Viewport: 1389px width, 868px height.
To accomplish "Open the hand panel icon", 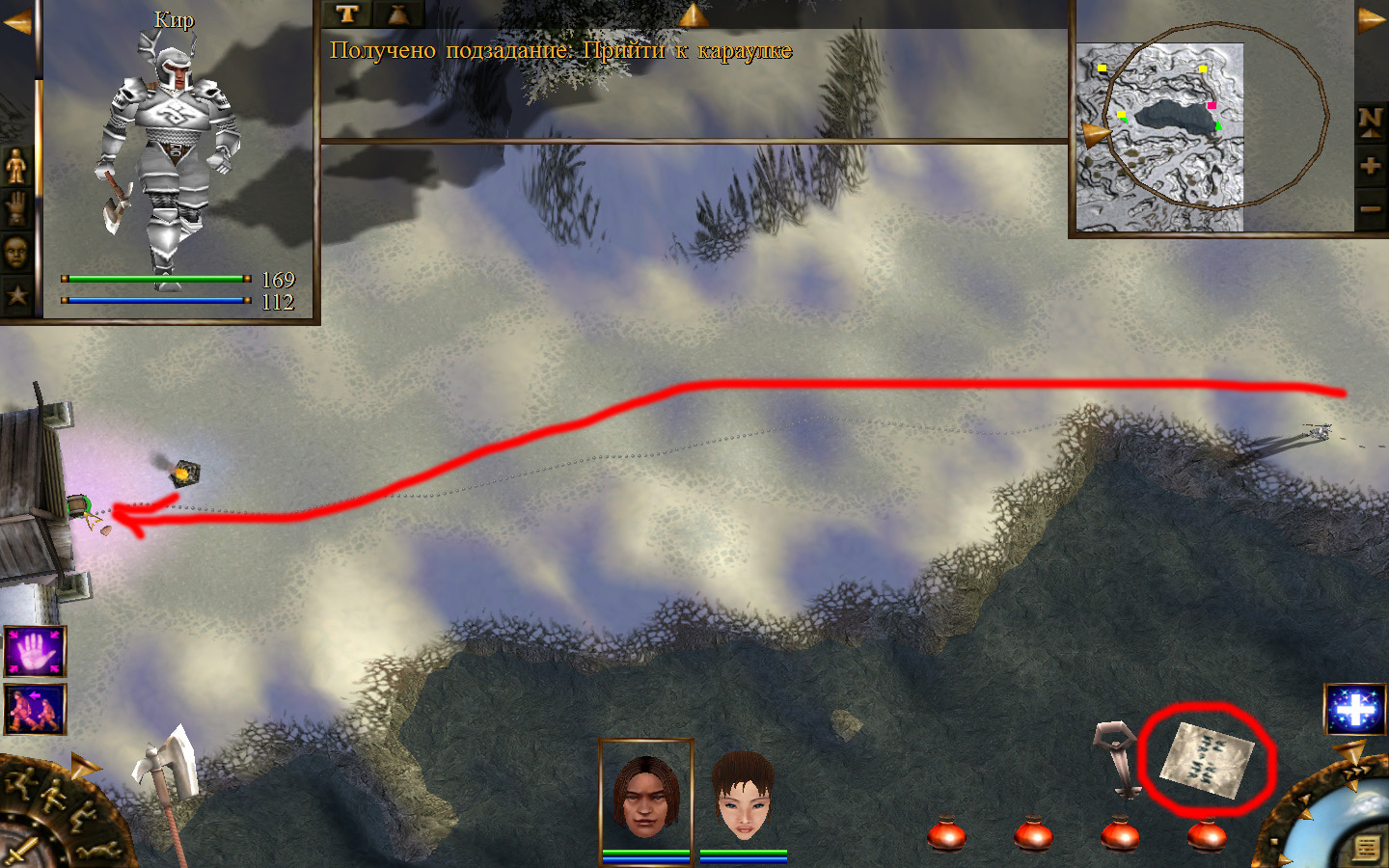I will pyautogui.click(x=16, y=207).
